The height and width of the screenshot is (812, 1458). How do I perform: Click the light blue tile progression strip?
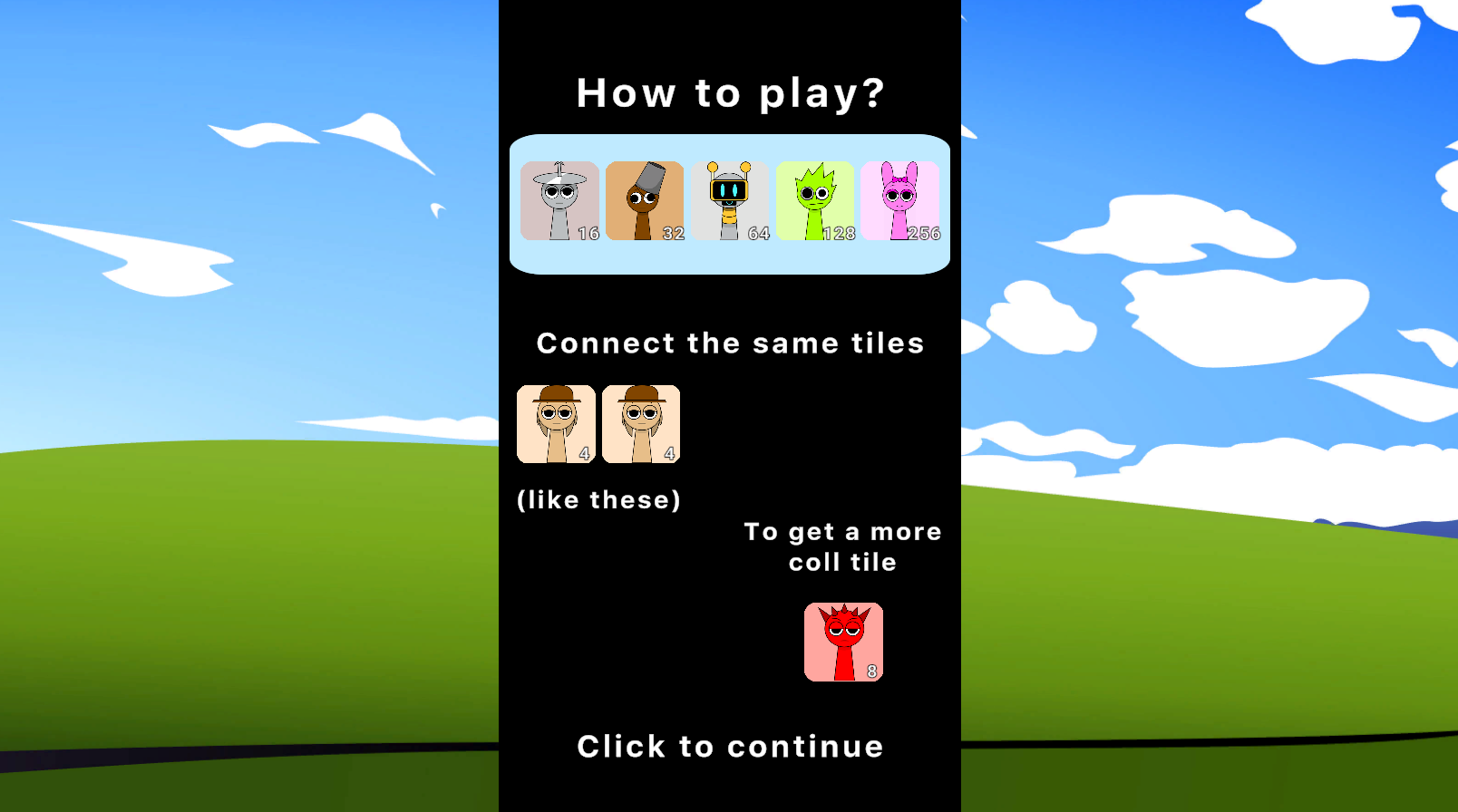coord(730,258)
